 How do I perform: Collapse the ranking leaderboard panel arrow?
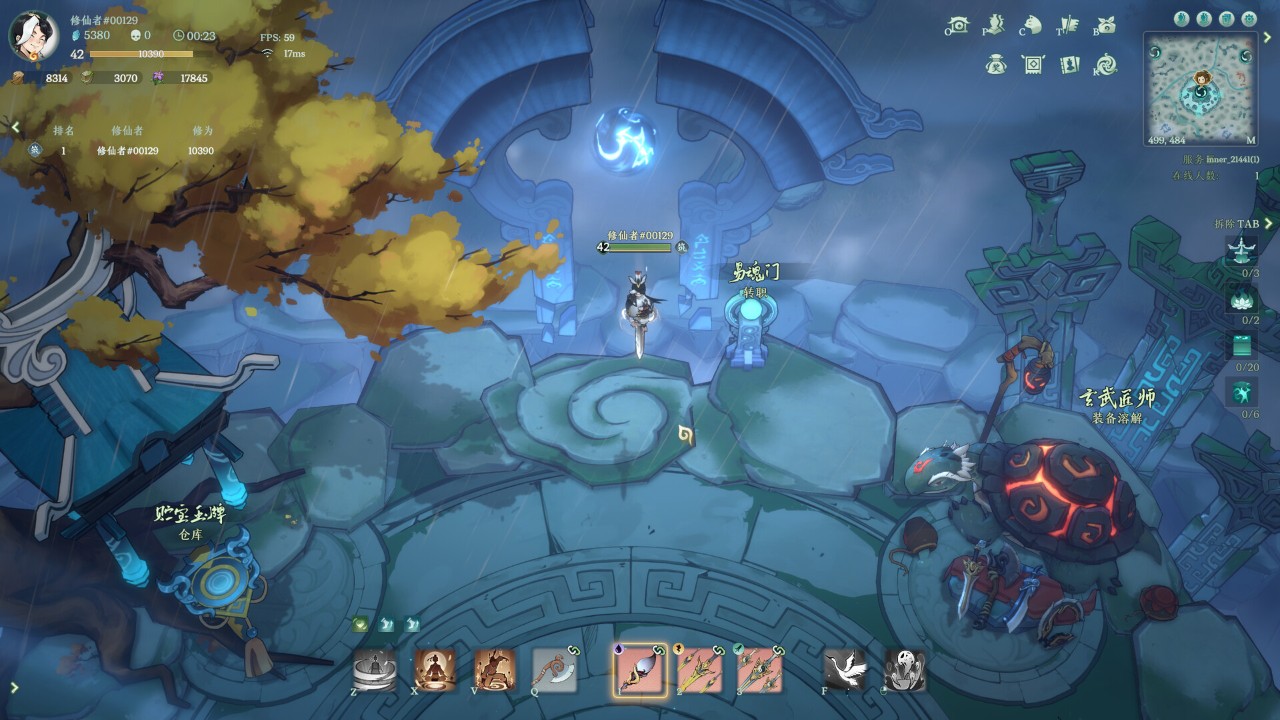coord(15,127)
